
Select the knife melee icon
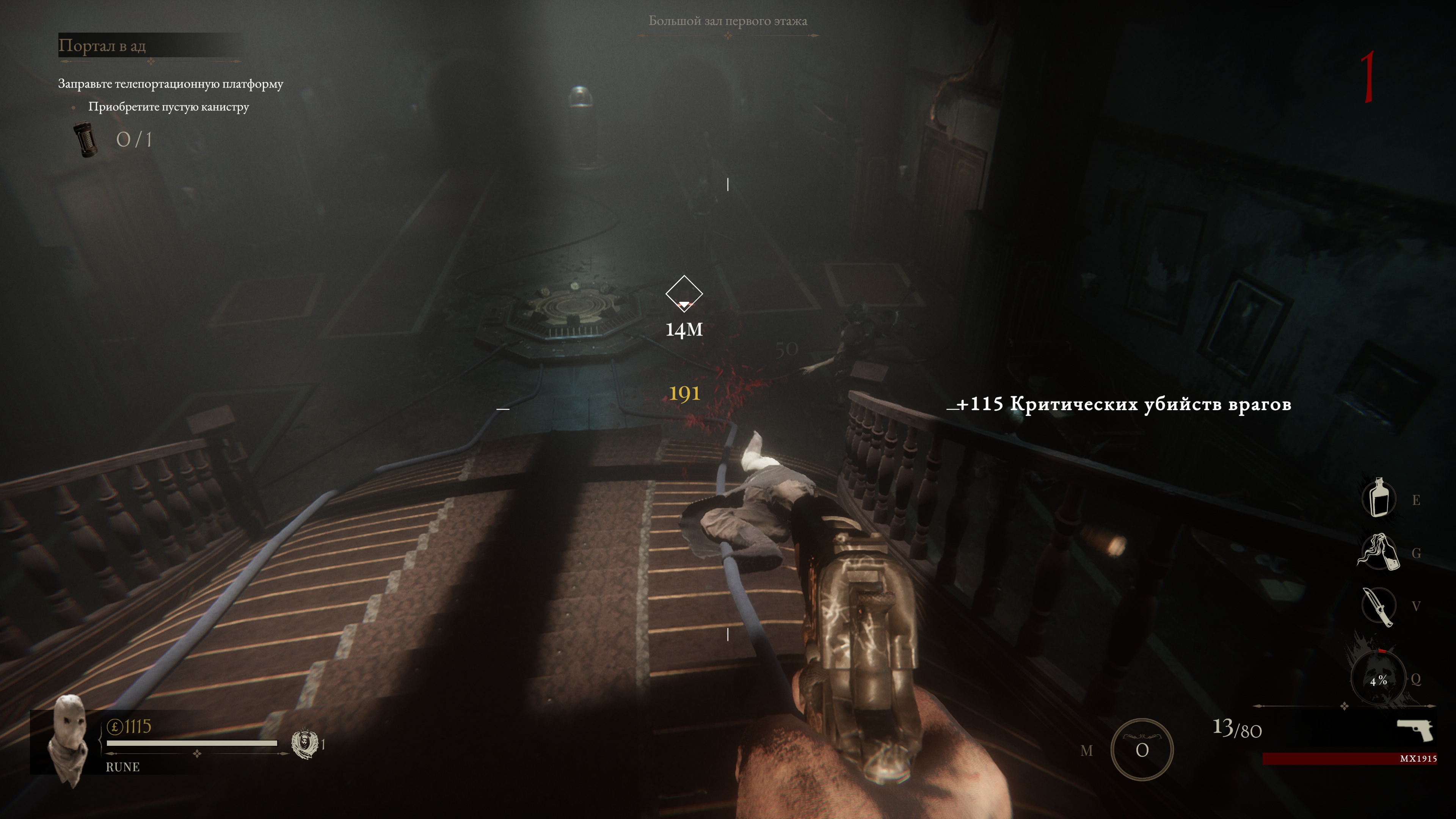tap(1378, 607)
